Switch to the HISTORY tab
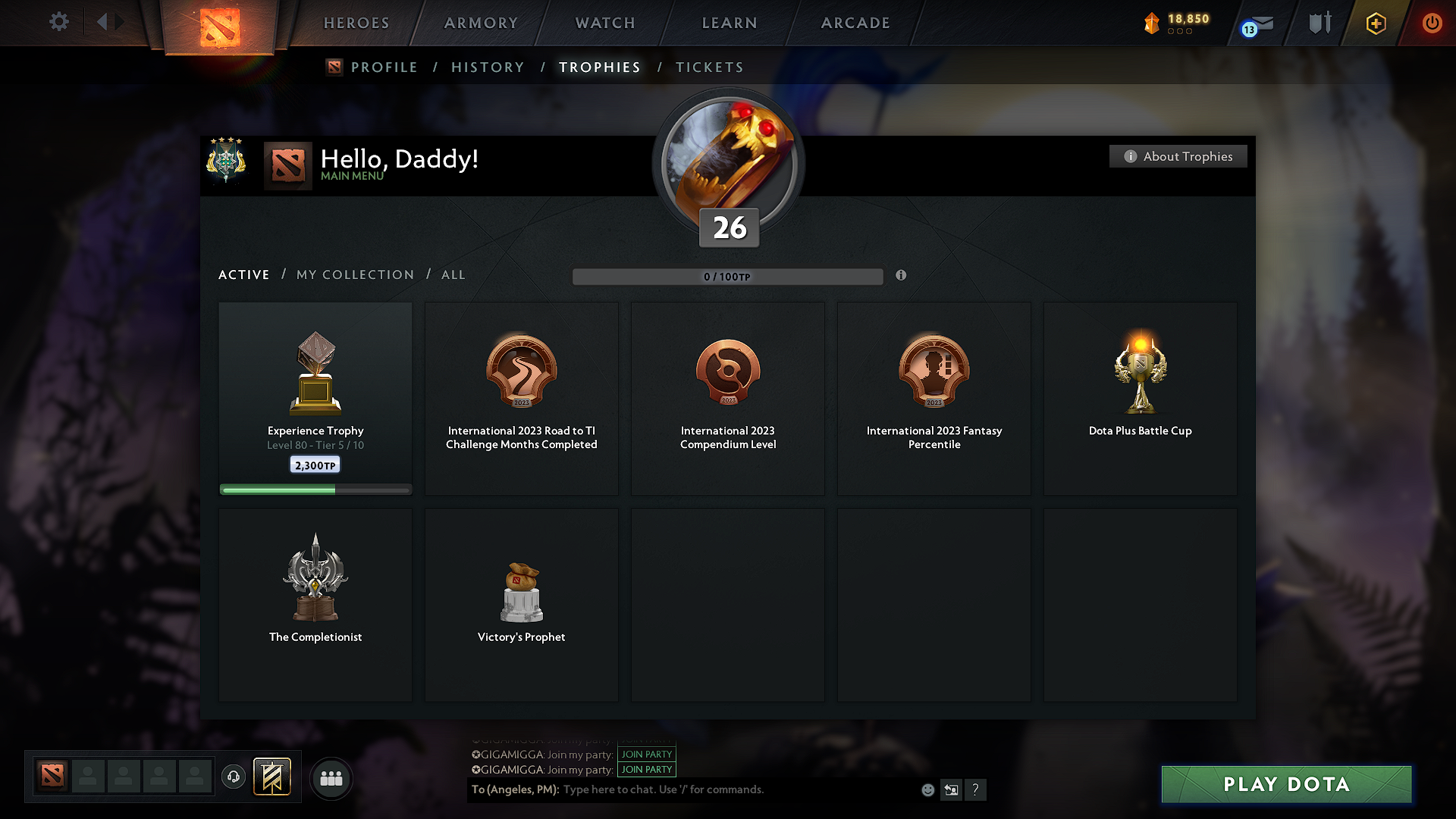This screenshot has width=1456, height=819. [x=488, y=67]
